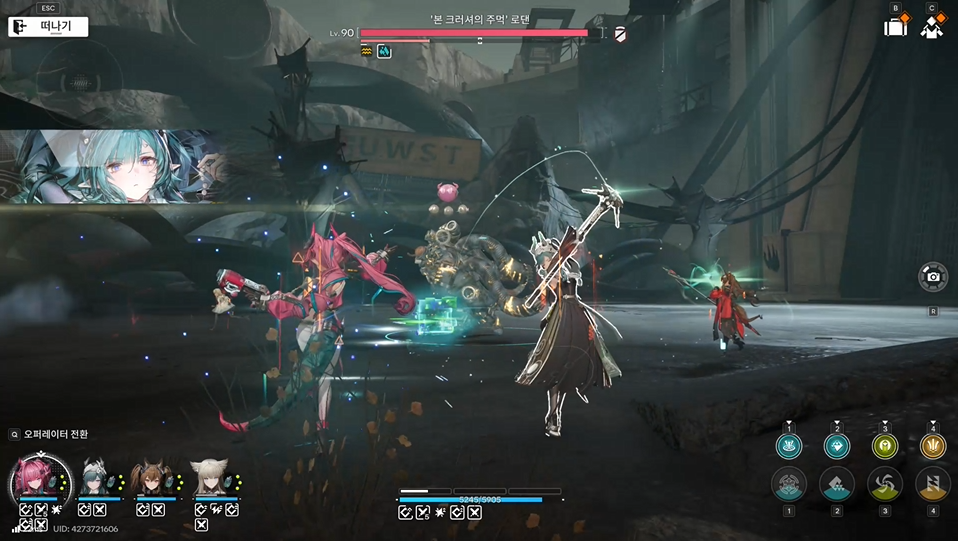
Task: Use the teal falling-diamond skill
Action: coord(837,485)
